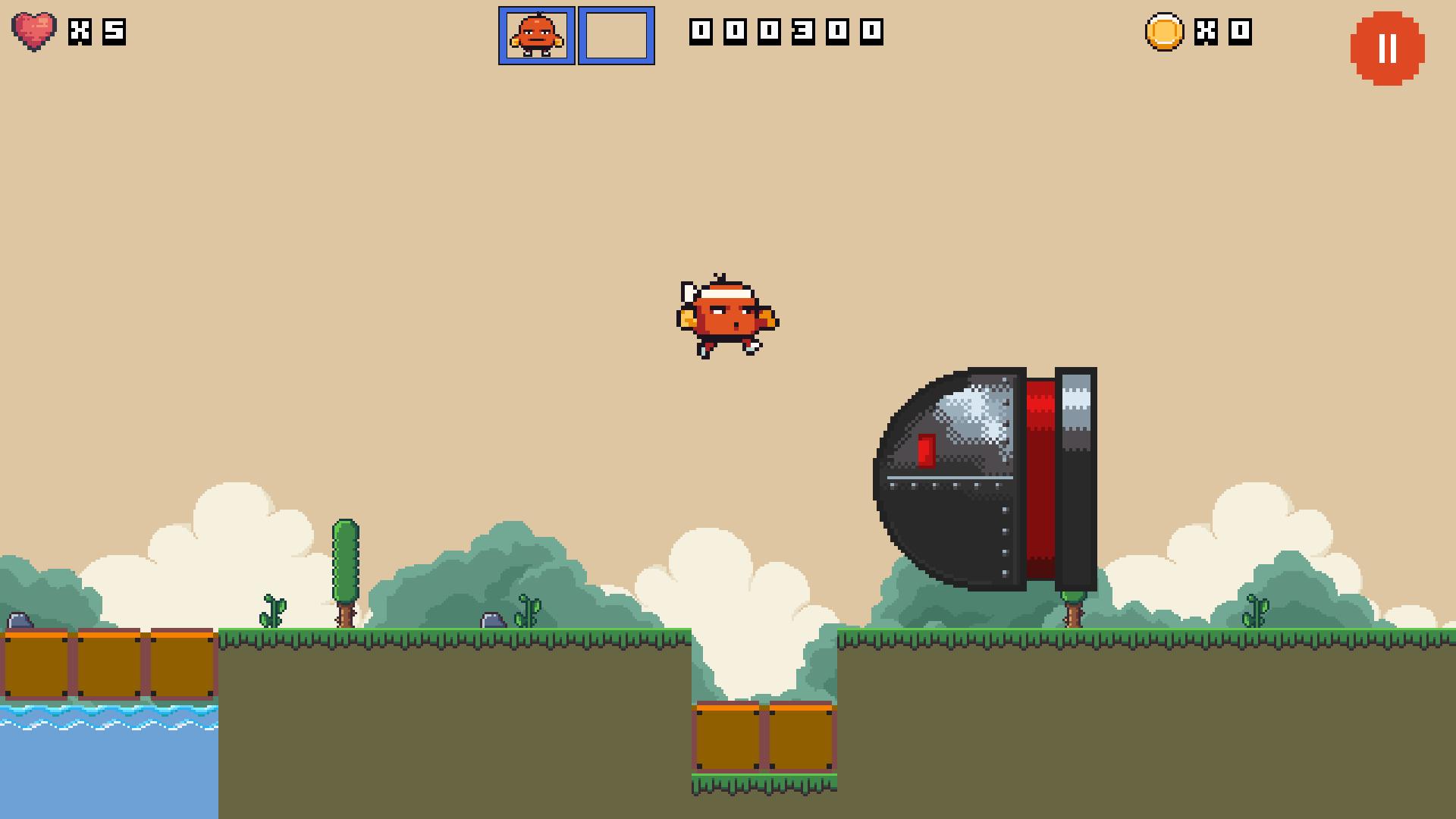1456x819 pixels.
Task: Select the character portrait in the HUD
Action: point(536,35)
